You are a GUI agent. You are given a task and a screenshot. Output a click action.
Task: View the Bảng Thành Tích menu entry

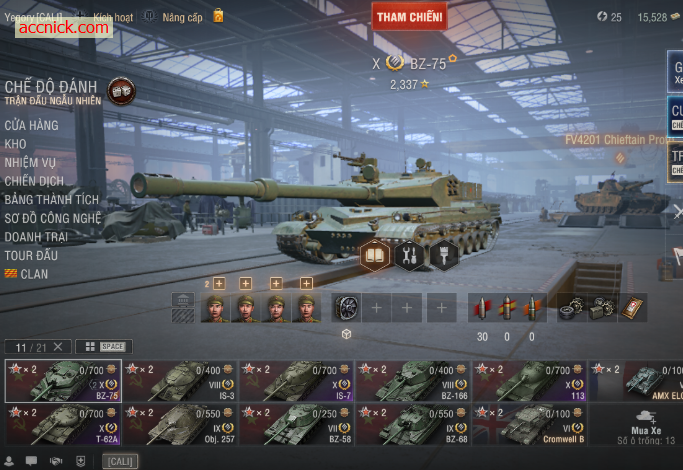51,200
